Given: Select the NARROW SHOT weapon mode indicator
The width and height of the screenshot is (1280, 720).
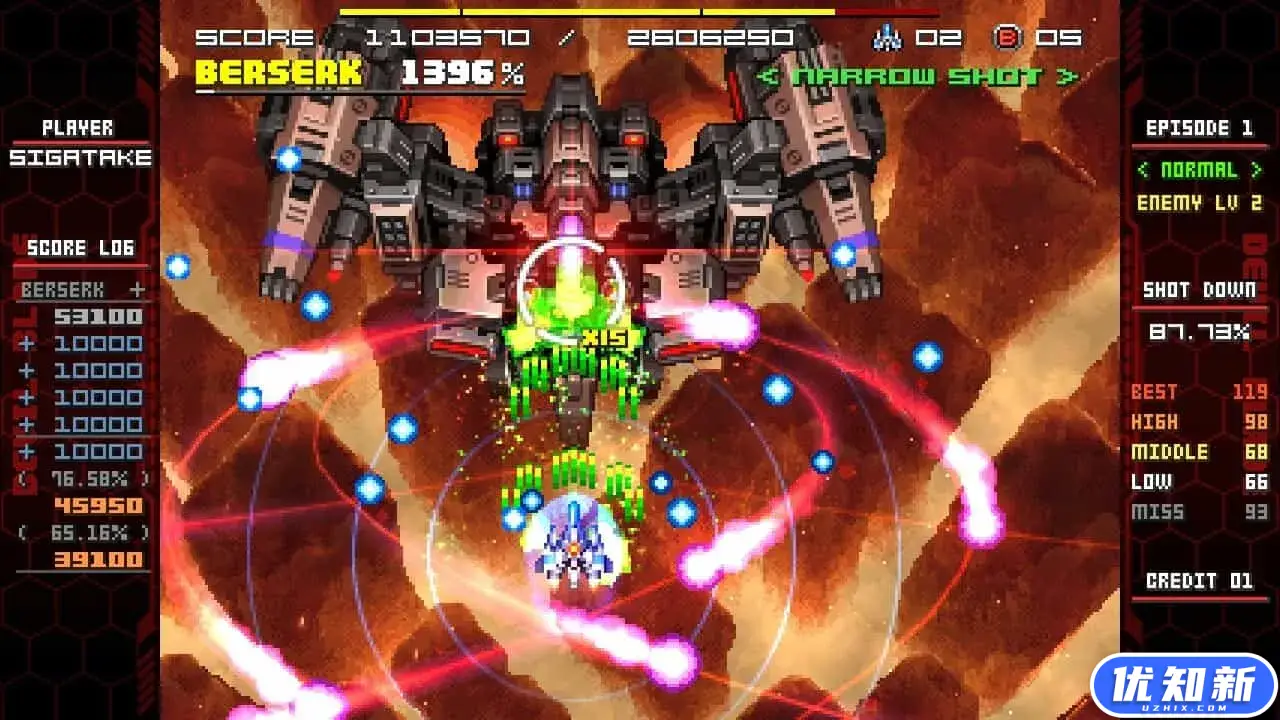Looking at the screenshot, I should [917, 77].
